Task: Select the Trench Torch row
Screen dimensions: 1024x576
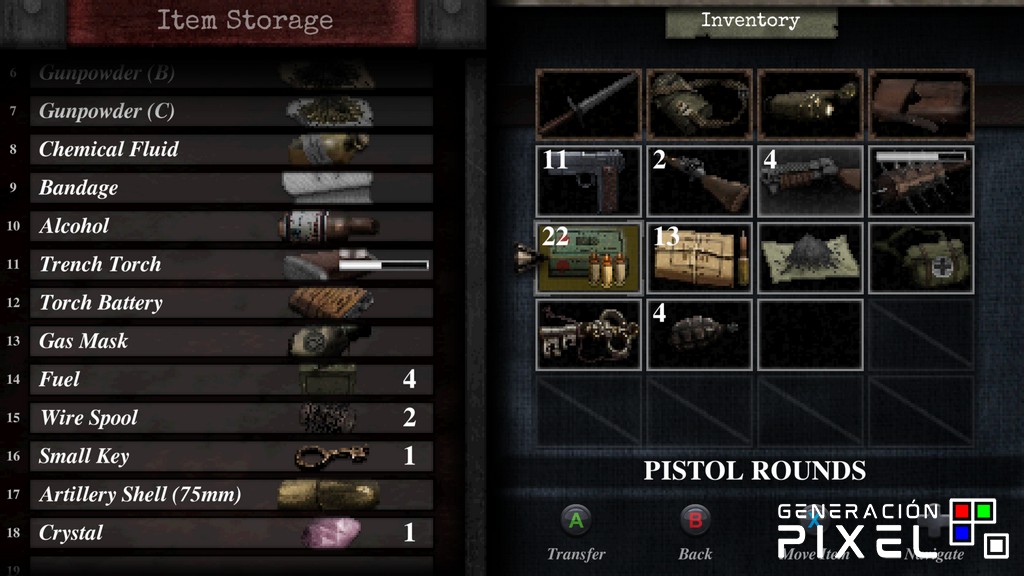Action: click(230, 264)
